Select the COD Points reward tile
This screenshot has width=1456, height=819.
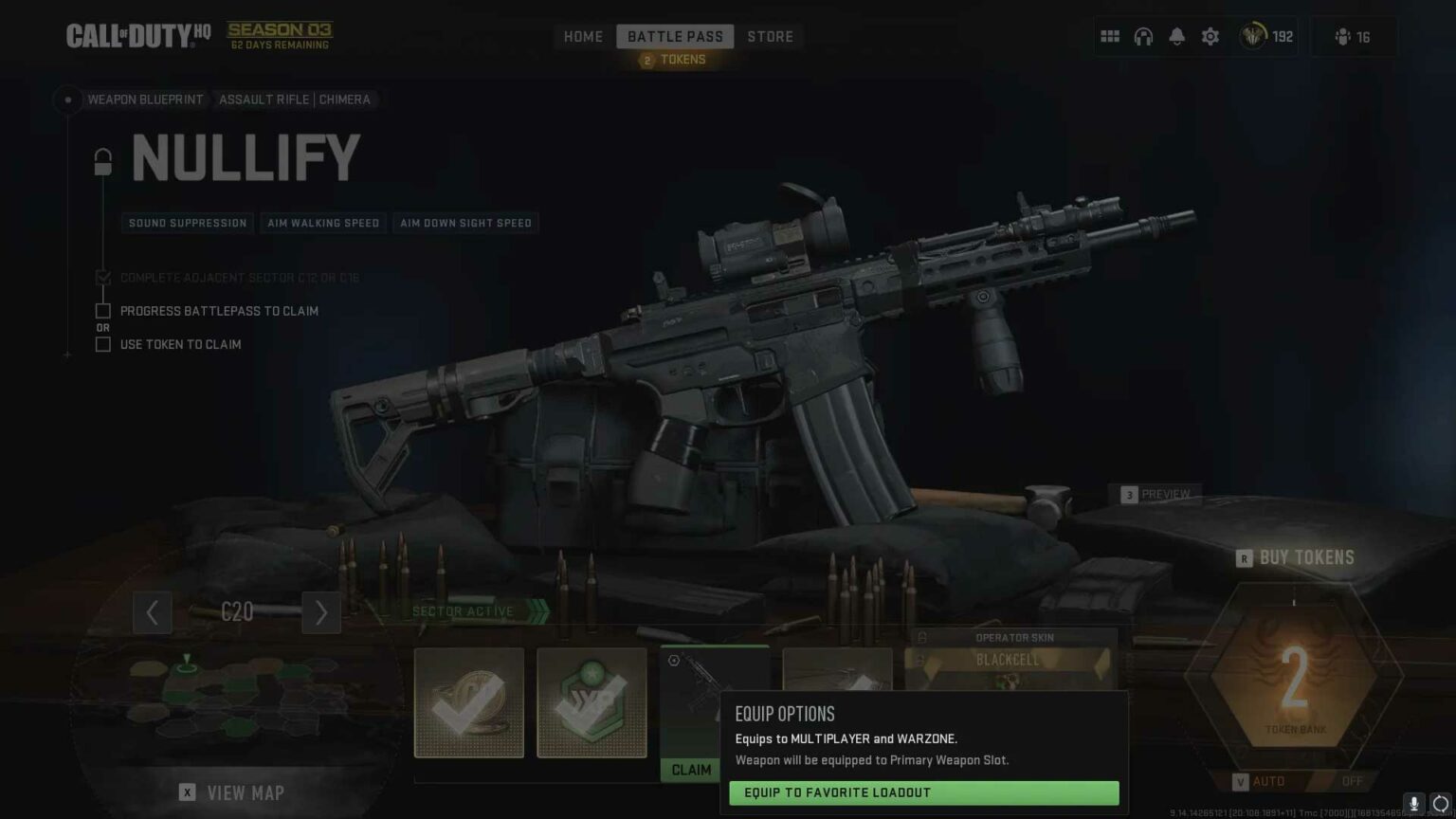tap(469, 702)
